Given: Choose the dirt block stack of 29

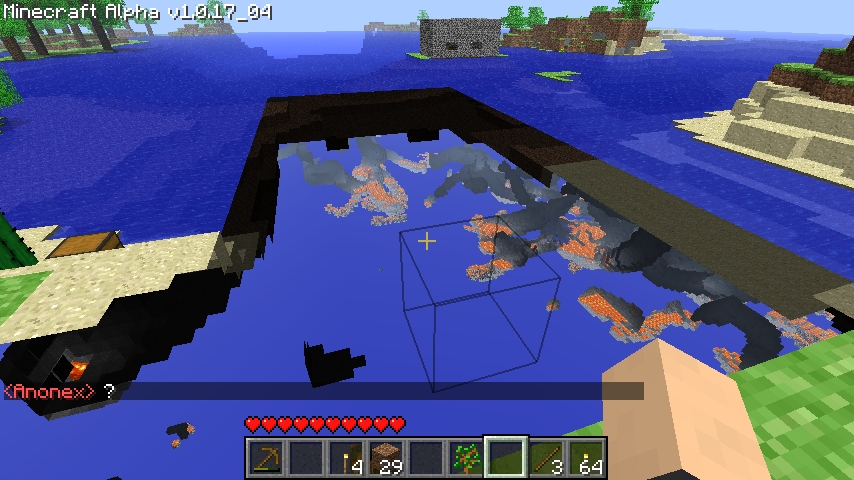Looking at the screenshot, I should pyautogui.click(x=386, y=458).
